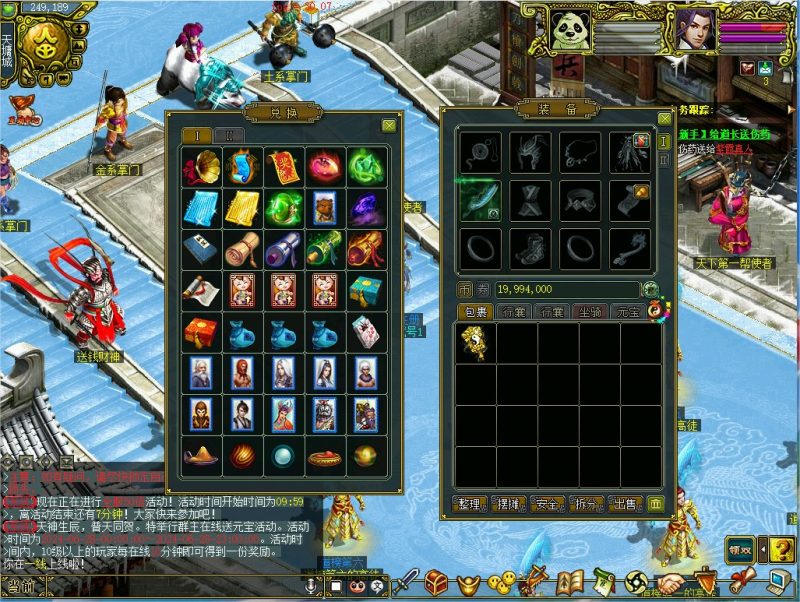This screenshot has width=800, height=602.
Task: Click the 整理 sort button
Action: point(467,503)
